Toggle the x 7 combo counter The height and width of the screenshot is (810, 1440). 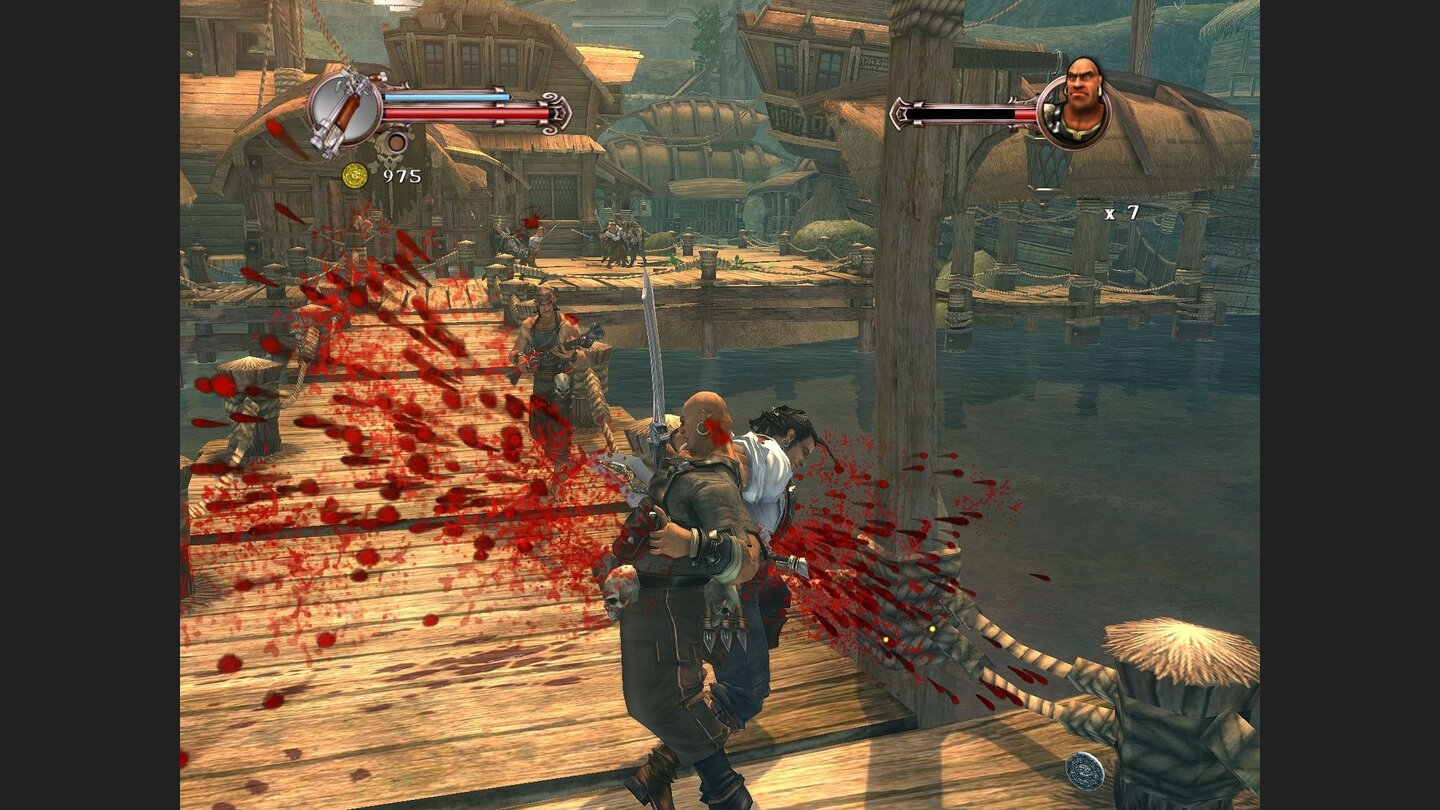tap(1121, 212)
